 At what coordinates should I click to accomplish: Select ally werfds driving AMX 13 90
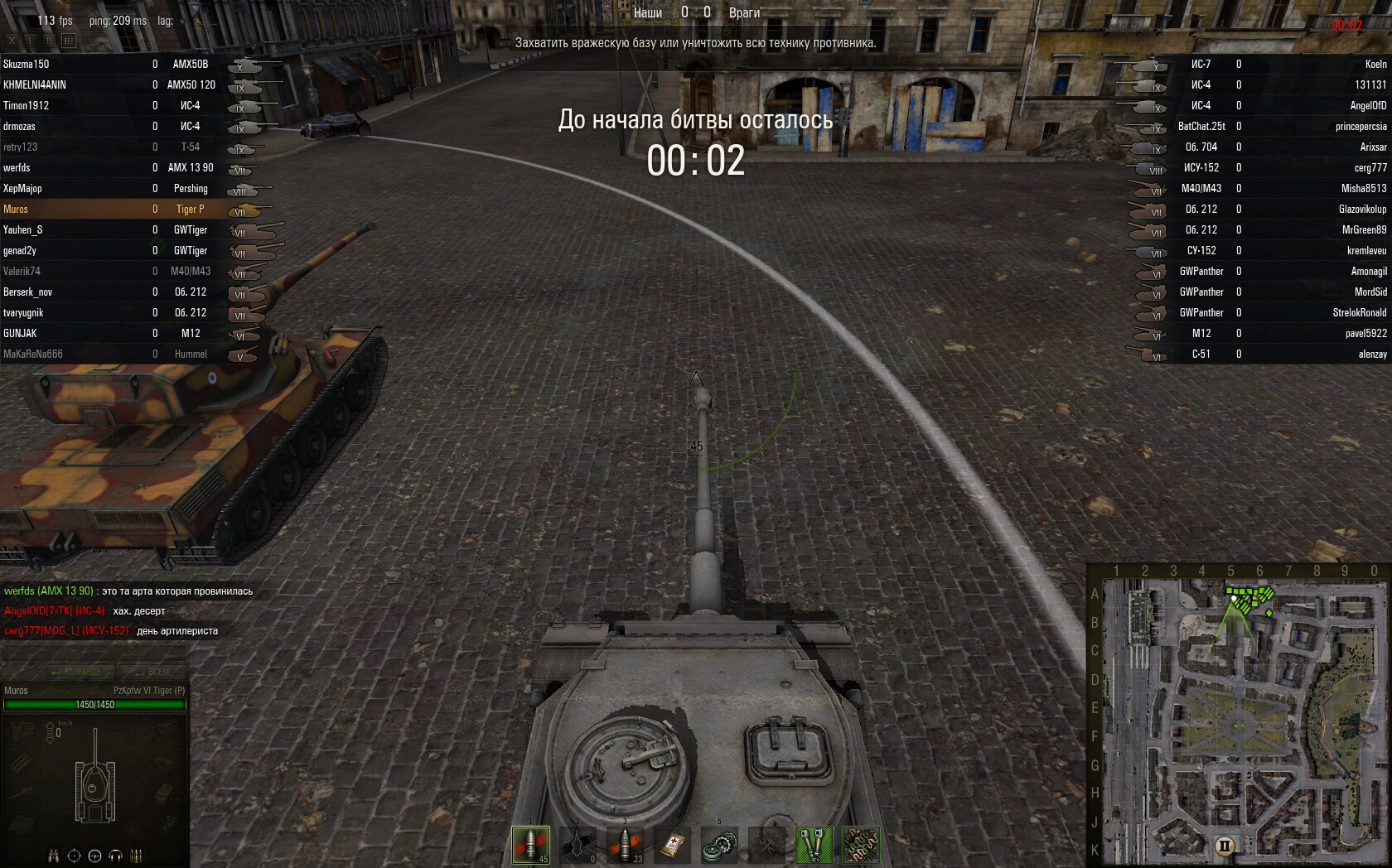click(x=17, y=167)
